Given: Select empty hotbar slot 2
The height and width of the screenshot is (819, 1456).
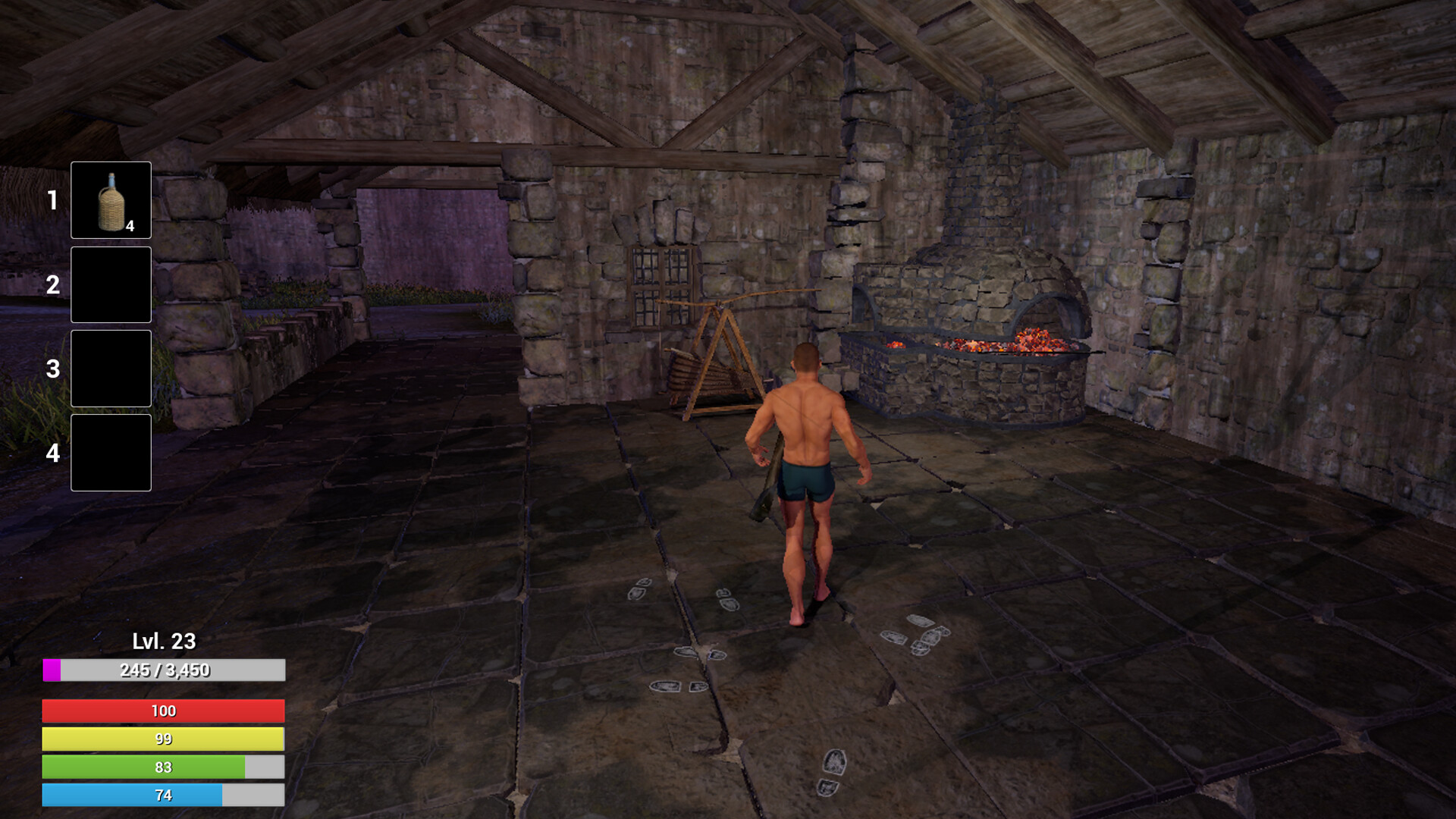Looking at the screenshot, I should click(x=110, y=284).
